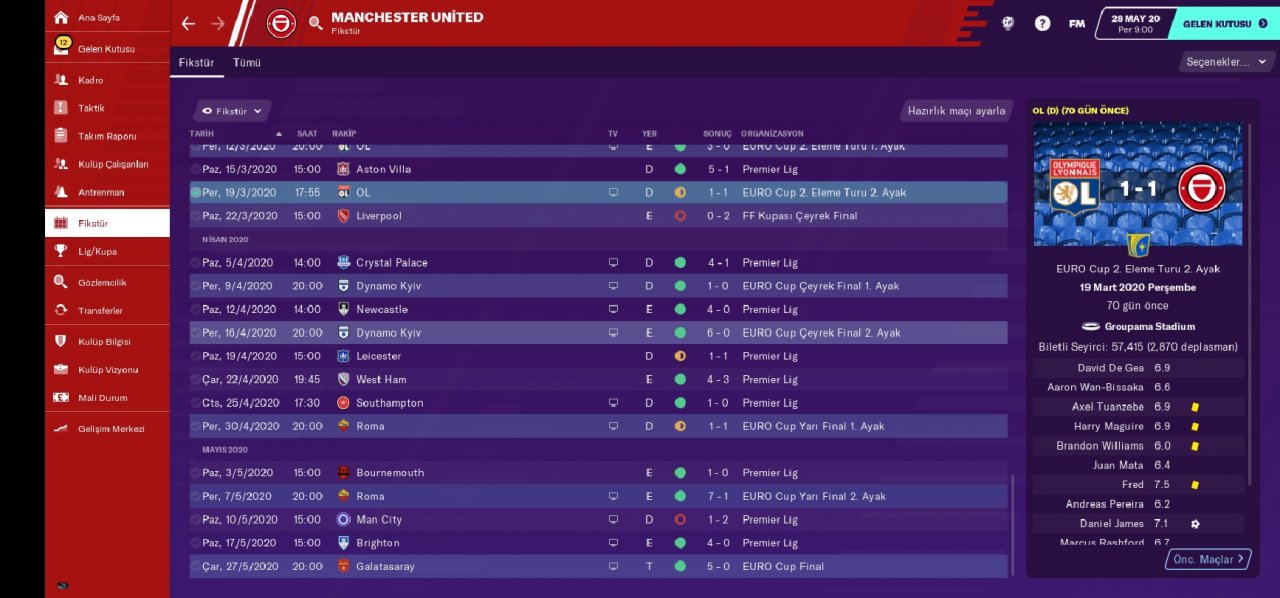Open Lig/Kupa competitions menu
This screenshot has width=1280, height=598.
coord(98,251)
